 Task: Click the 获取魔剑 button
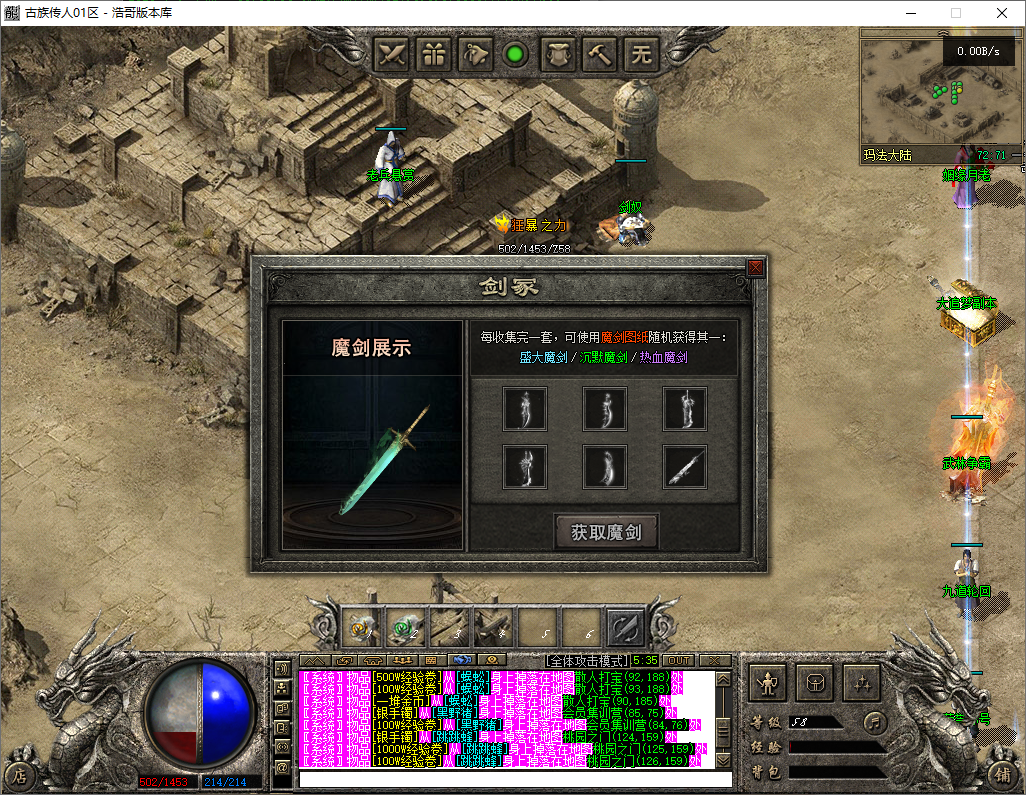pyautogui.click(x=606, y=532)
